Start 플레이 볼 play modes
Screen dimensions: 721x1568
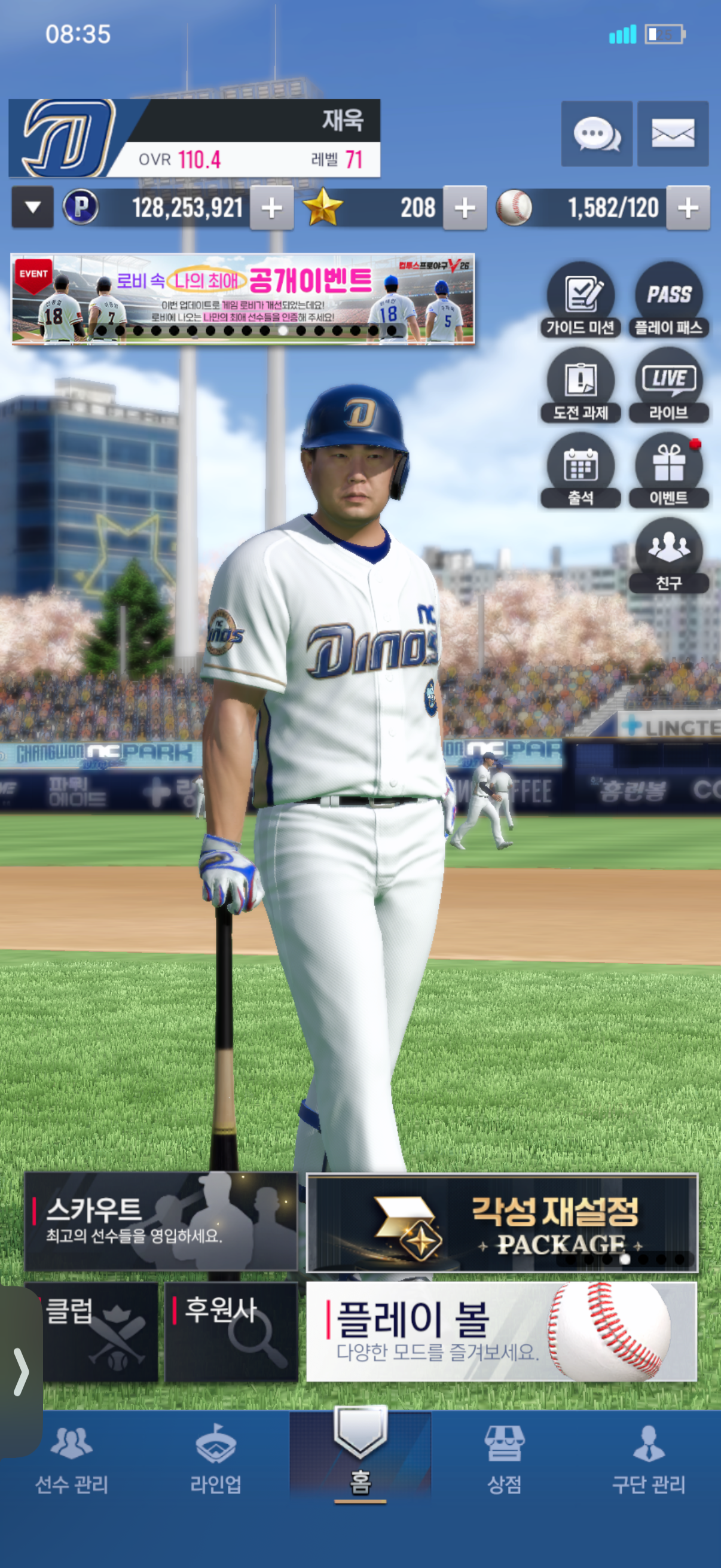click(x=501, y=1331)
